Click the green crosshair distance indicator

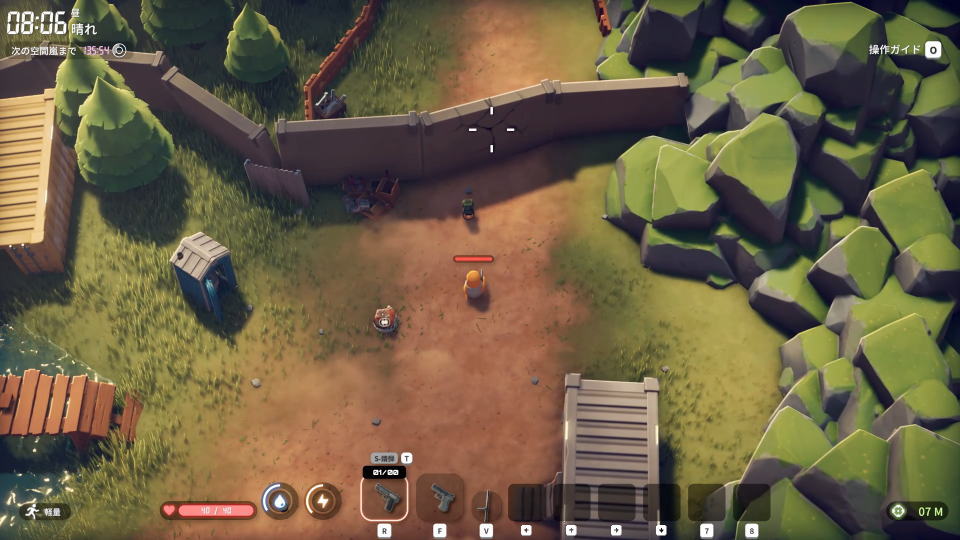coord(898,511)
